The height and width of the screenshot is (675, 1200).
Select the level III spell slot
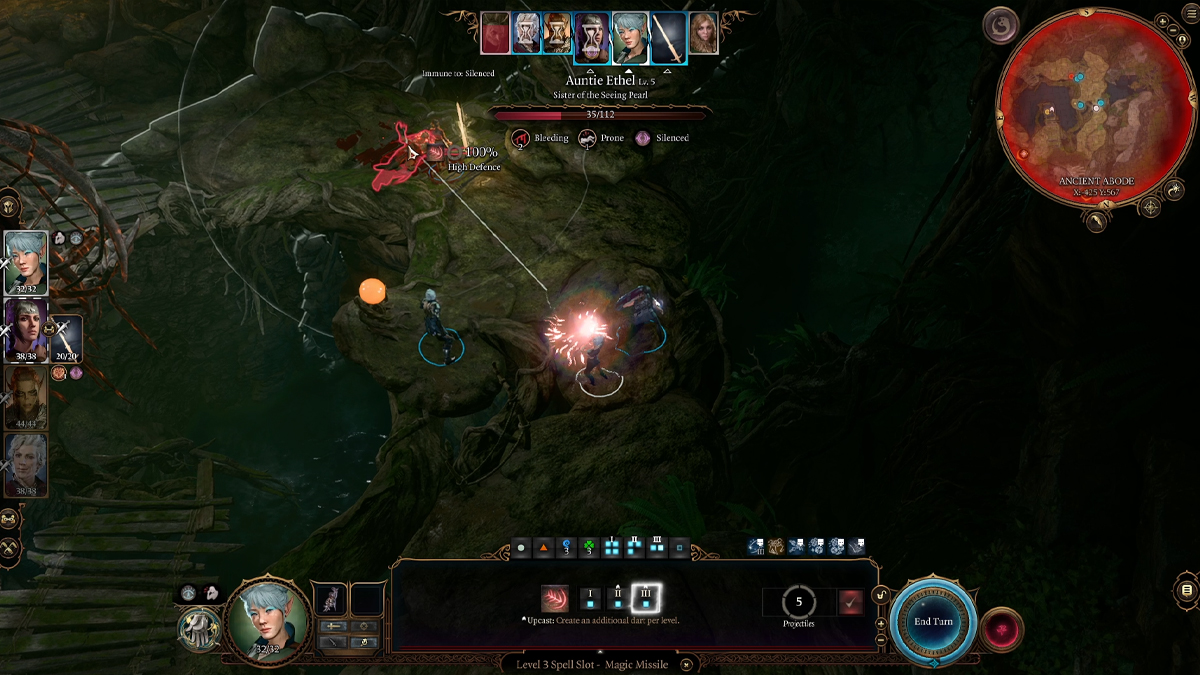click(646, 599)
